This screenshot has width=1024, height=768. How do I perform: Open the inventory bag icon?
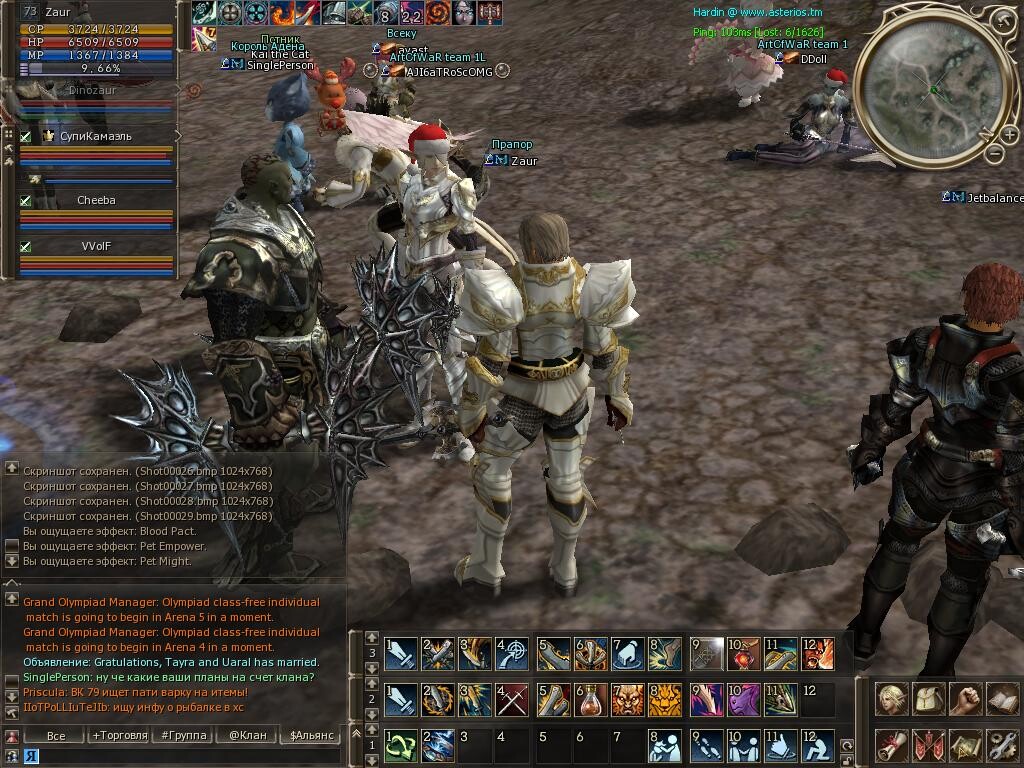tap(928, 699)
